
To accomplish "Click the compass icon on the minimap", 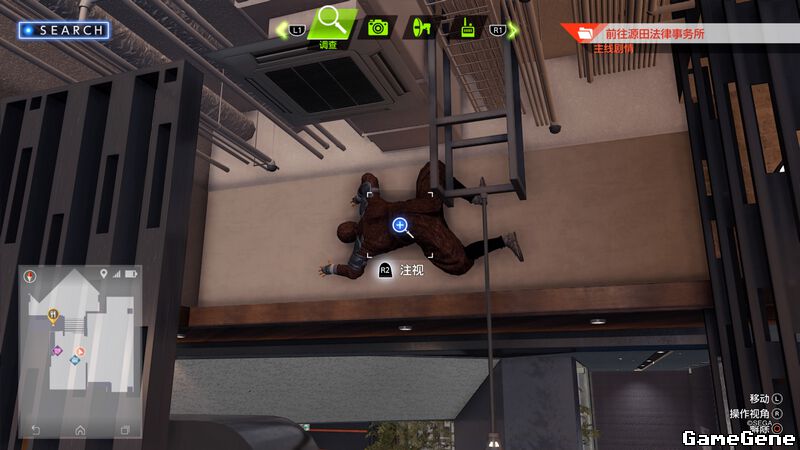I will pyautogui.click(x=30, y=276).
